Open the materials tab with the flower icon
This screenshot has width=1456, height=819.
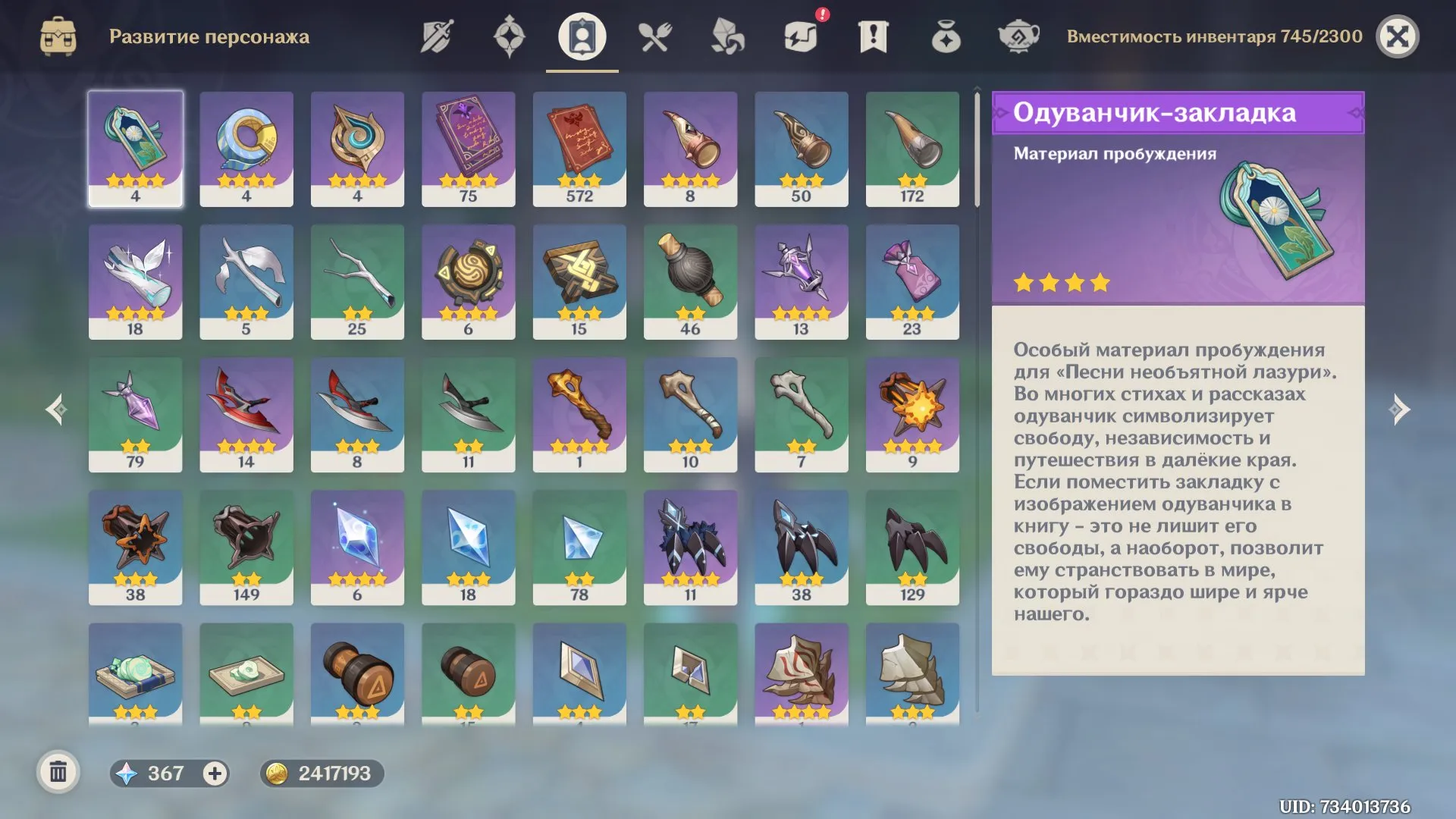[727, 36]
